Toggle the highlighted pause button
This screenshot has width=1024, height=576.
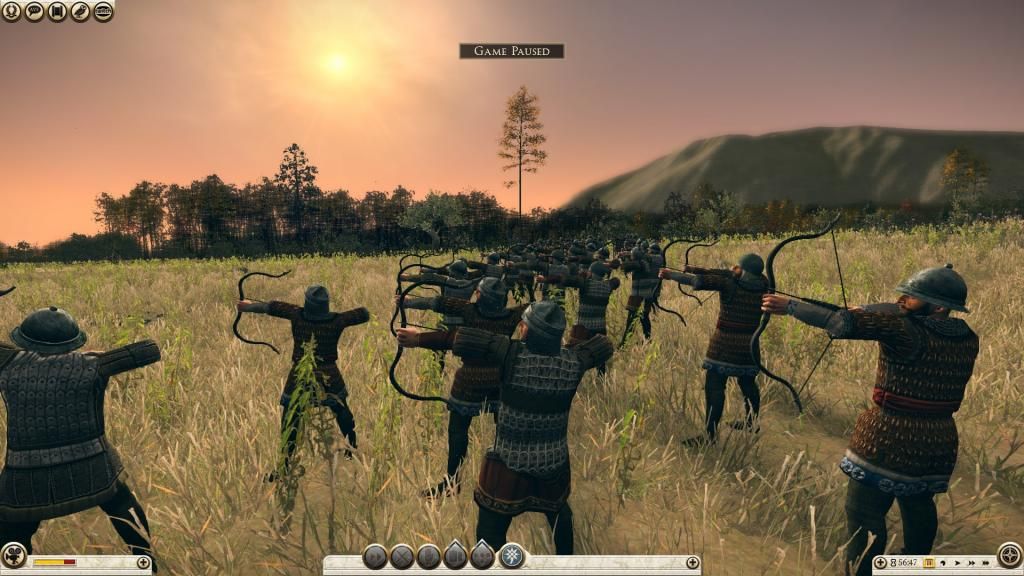tap(928, 563)
